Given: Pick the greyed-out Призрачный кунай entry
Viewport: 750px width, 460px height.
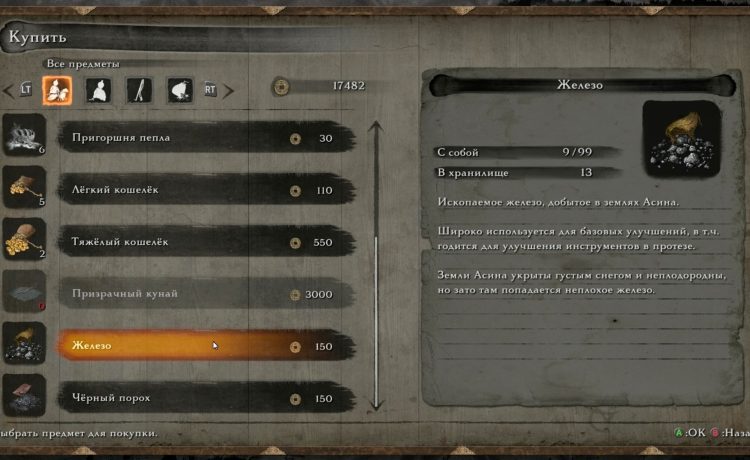Looking at the screenshot, I should pyautogui.click(x=200, y=294).
